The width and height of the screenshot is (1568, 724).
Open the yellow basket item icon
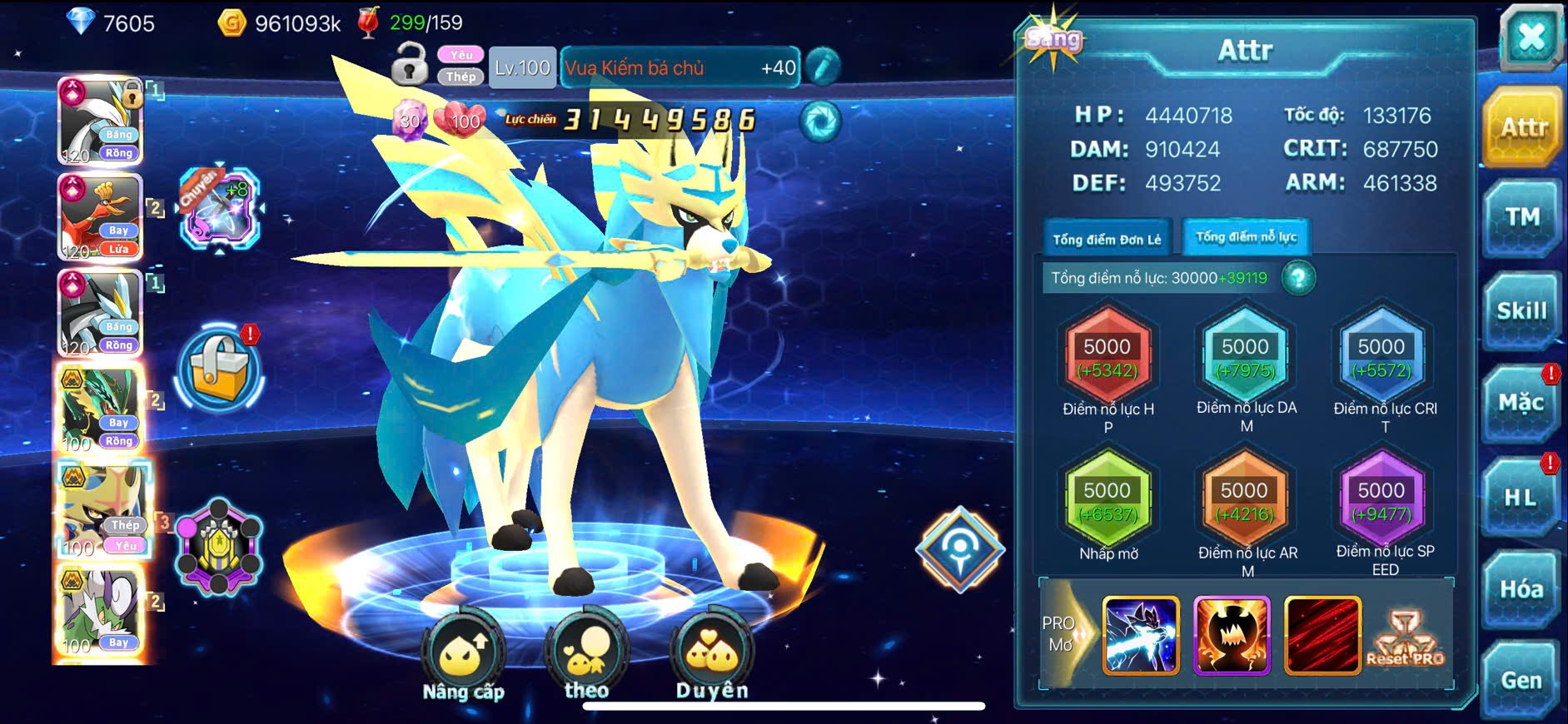pos(220,371)
